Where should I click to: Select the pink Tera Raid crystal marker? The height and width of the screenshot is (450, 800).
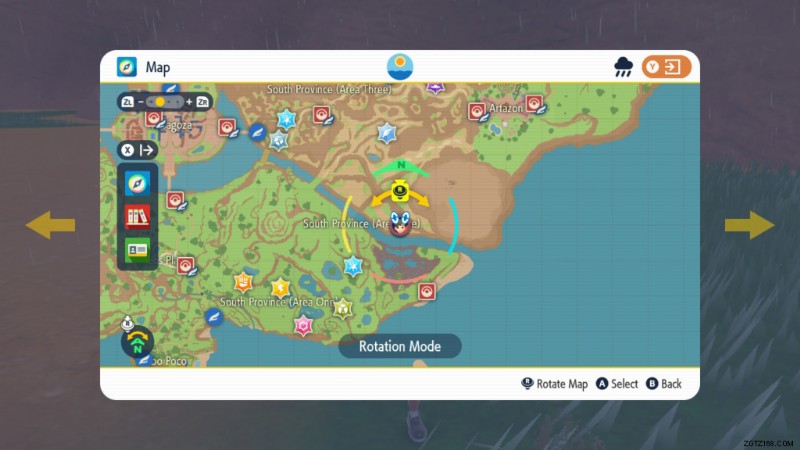(x=303, y=325)
